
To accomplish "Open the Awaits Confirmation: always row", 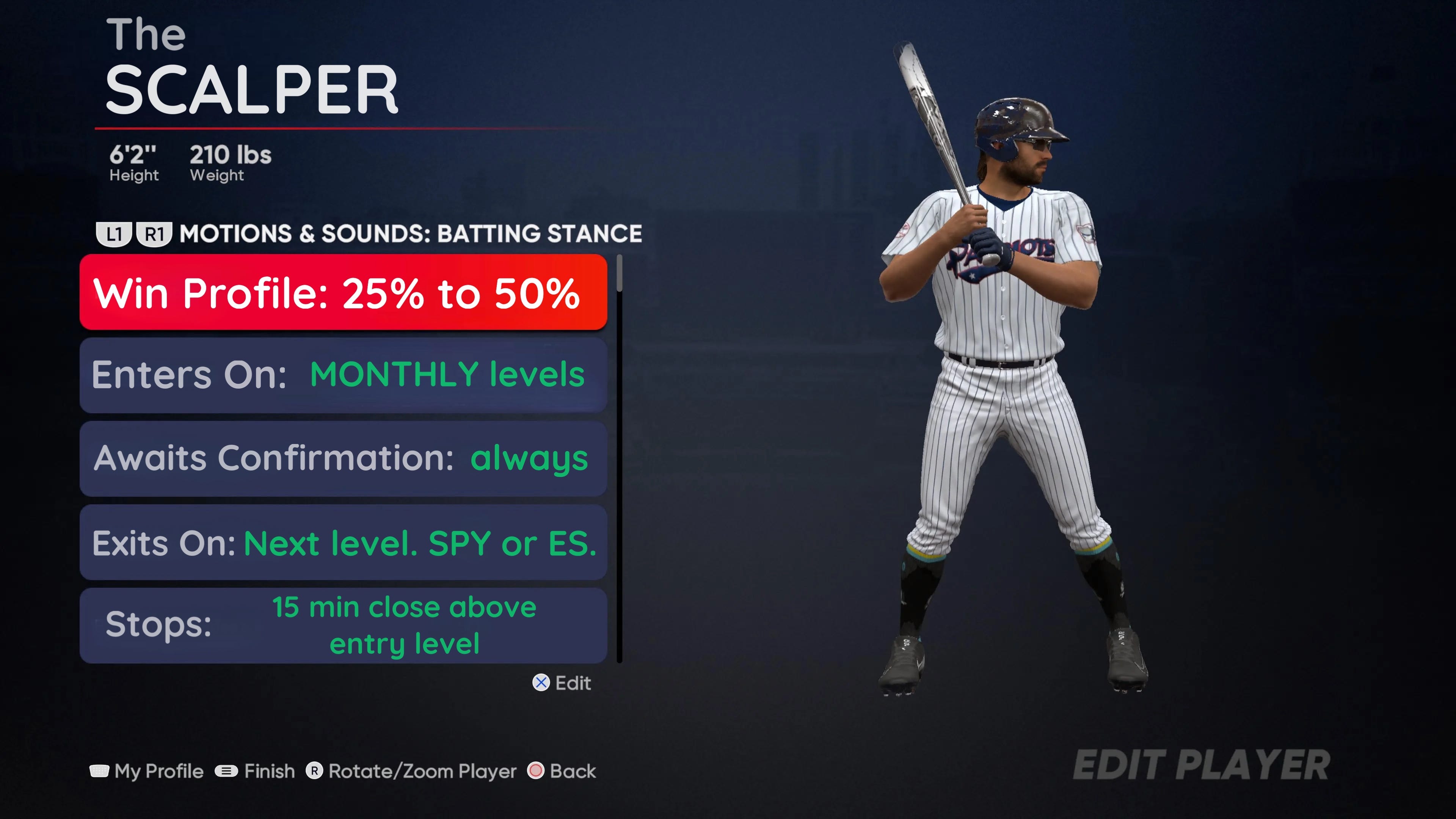I will point(343,458).
